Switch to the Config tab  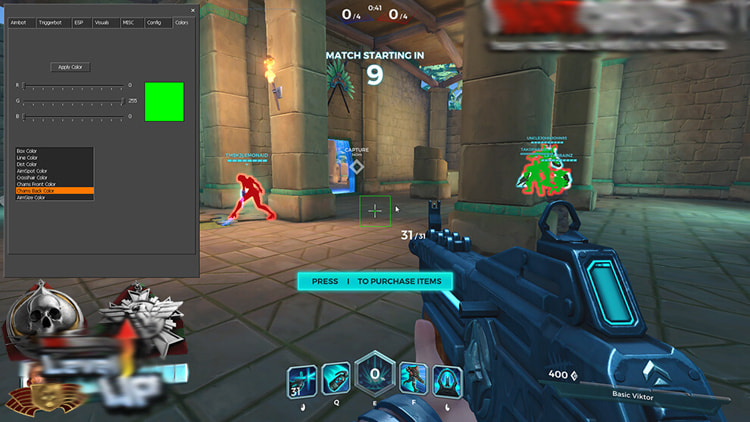[154, 21]
